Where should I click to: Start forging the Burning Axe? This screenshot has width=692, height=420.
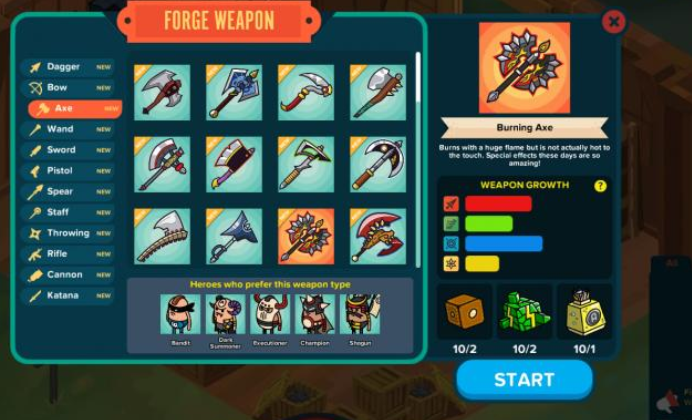[524, 380]
